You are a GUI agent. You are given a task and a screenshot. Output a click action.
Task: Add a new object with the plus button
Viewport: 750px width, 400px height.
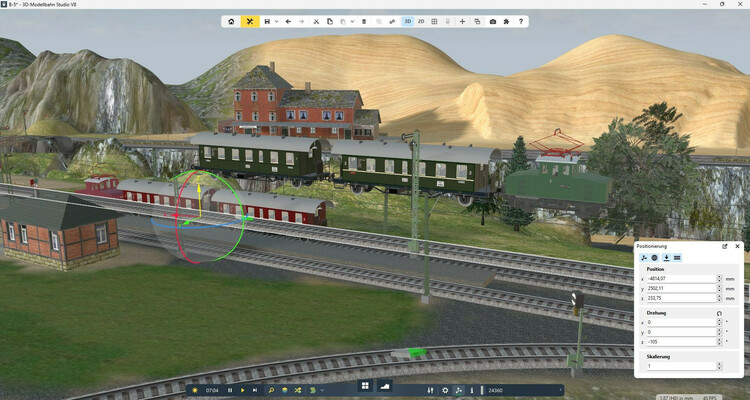coord(462,21)
